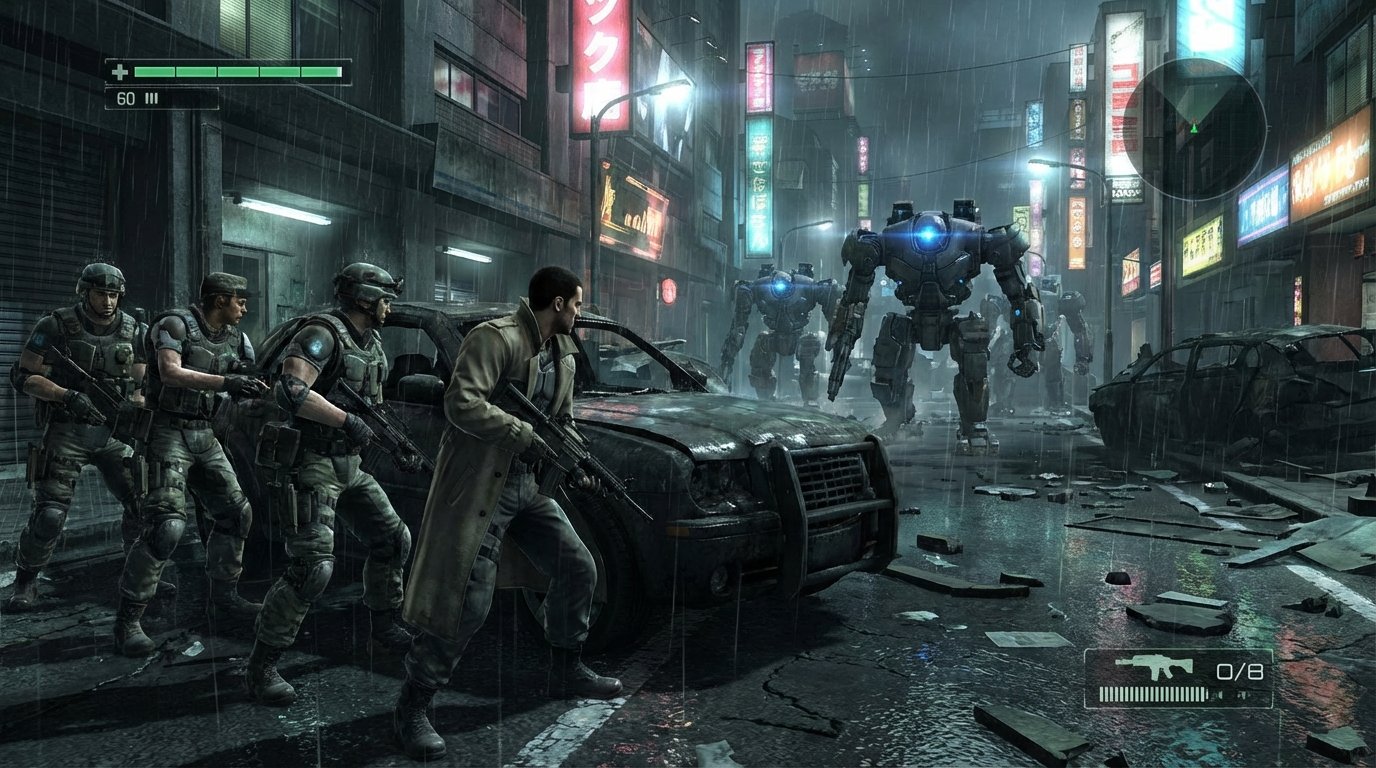Click the 60 ammo number
Viewport: 1376px width, 768px height.
pos(125,98)
